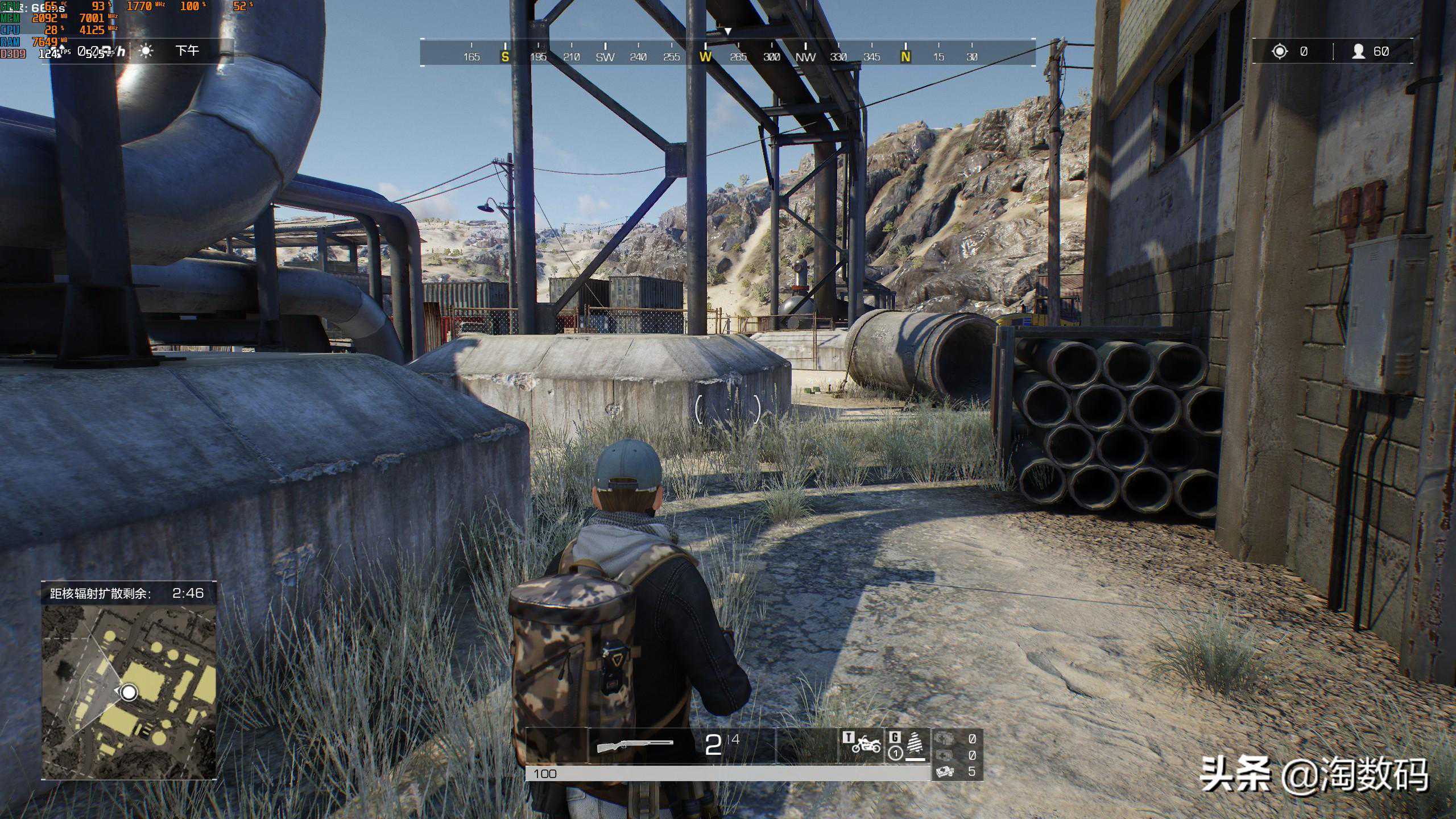Click the players remaining icon

[x=1359, y=52]
